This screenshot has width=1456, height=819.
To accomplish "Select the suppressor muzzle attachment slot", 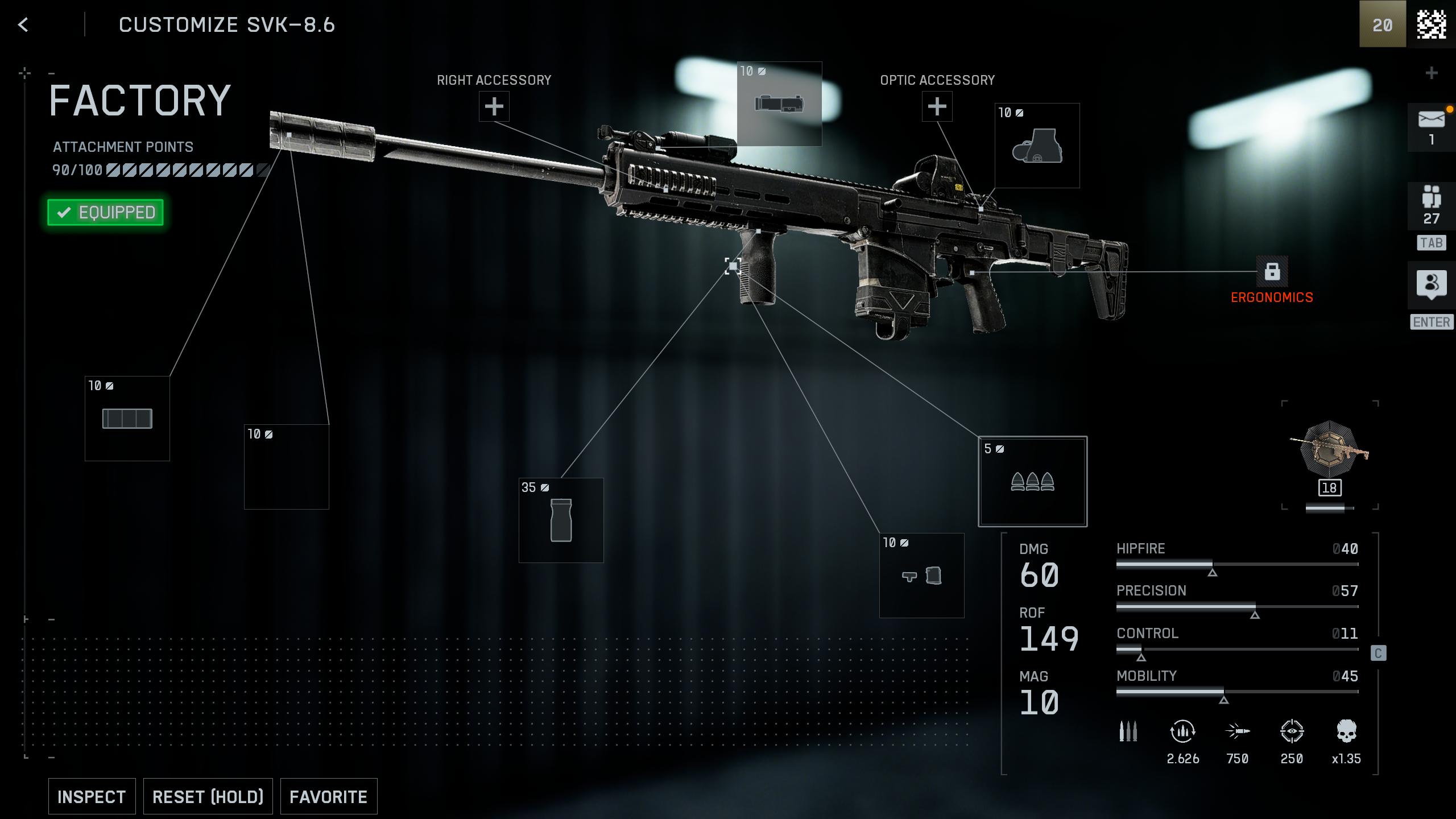I will 127,419.
